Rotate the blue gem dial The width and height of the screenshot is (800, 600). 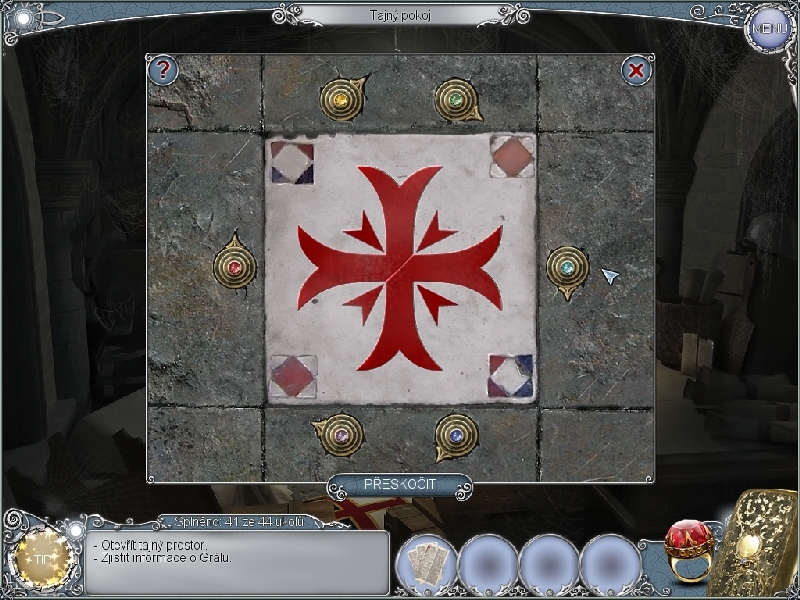click(x=456, y=435)
